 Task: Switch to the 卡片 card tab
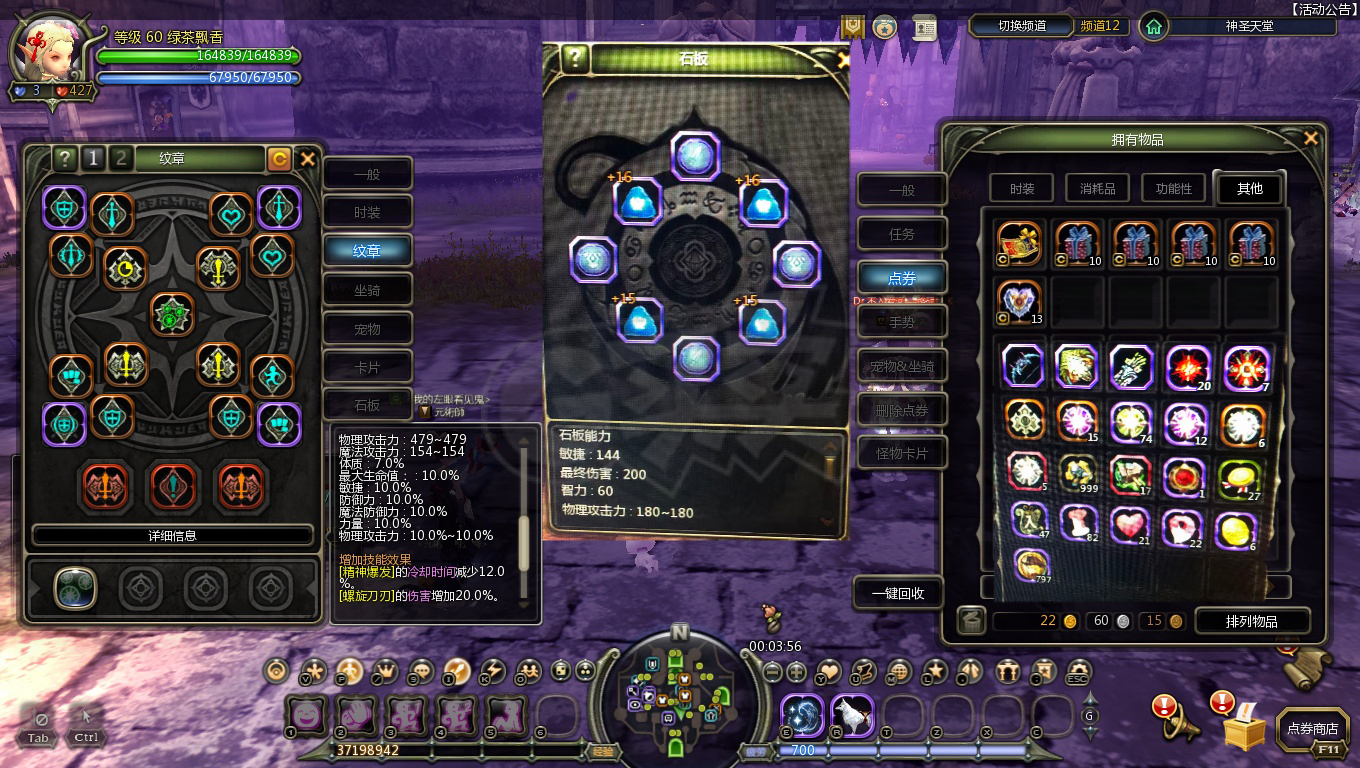(367, 367)
